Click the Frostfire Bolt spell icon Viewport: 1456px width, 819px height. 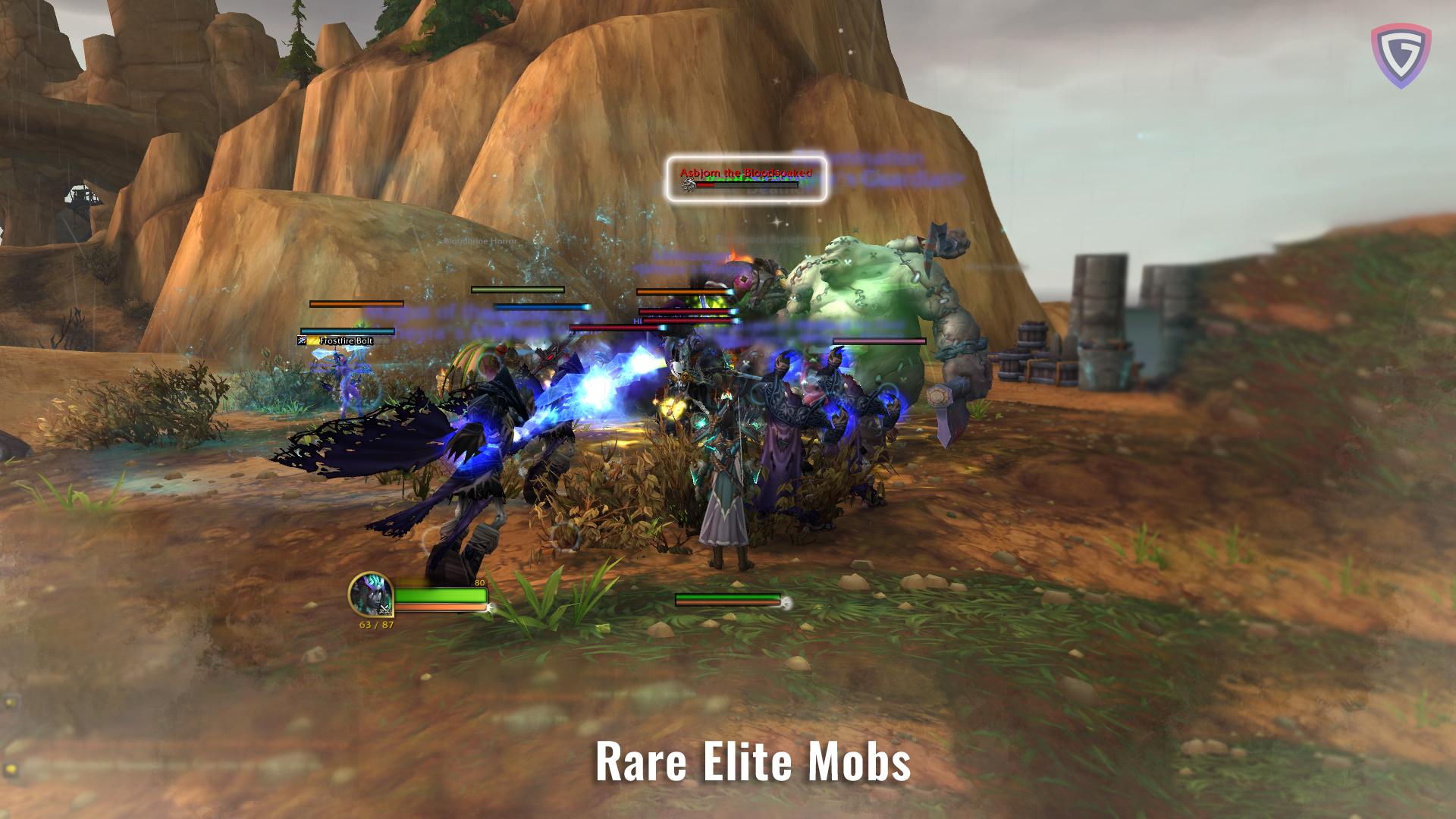click(x=302, y=340)
